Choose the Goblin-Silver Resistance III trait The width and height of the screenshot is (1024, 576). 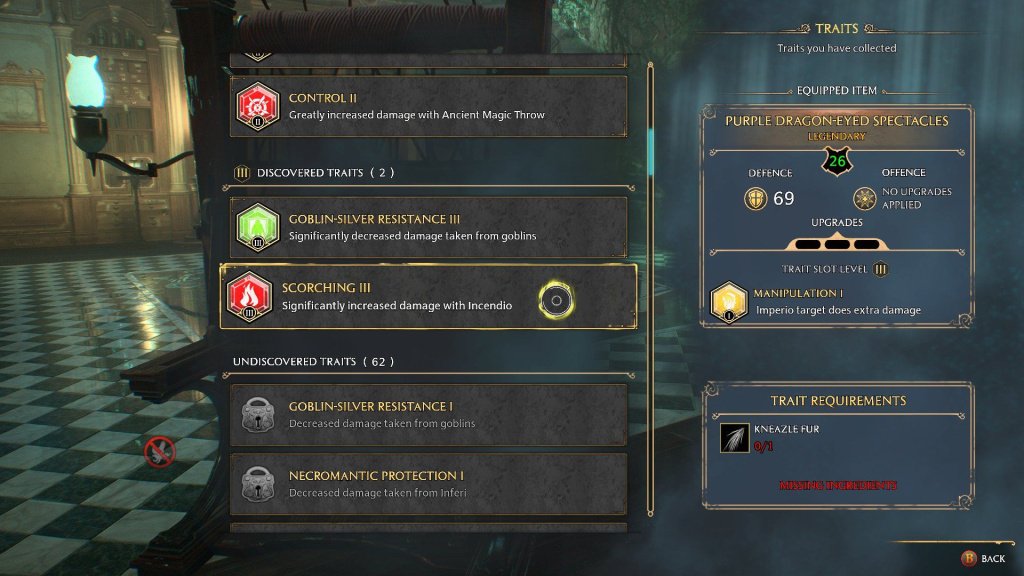coord(428,227)
